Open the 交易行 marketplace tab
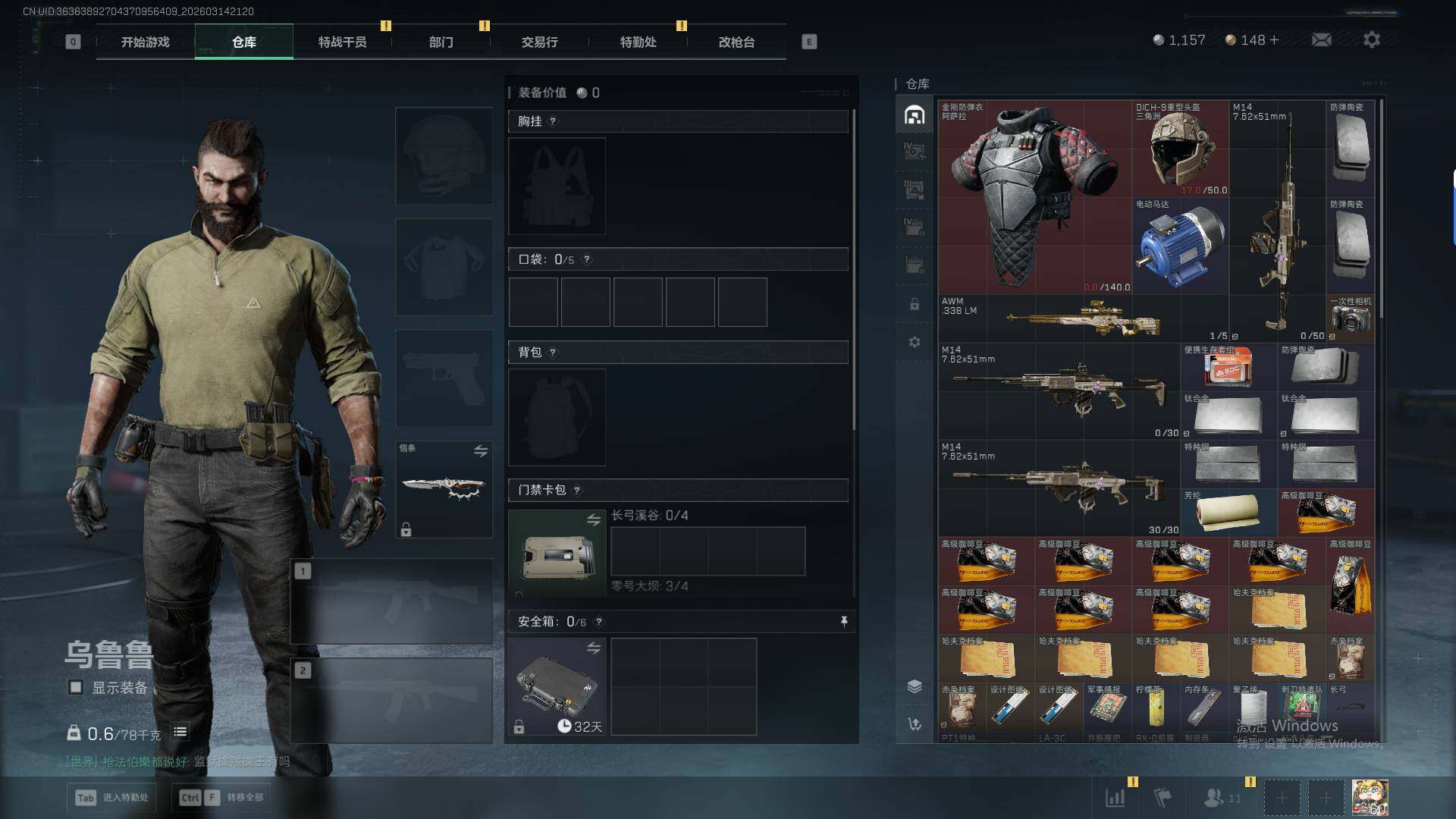Screen dimensions: 1456x819 tap(539, 42)
